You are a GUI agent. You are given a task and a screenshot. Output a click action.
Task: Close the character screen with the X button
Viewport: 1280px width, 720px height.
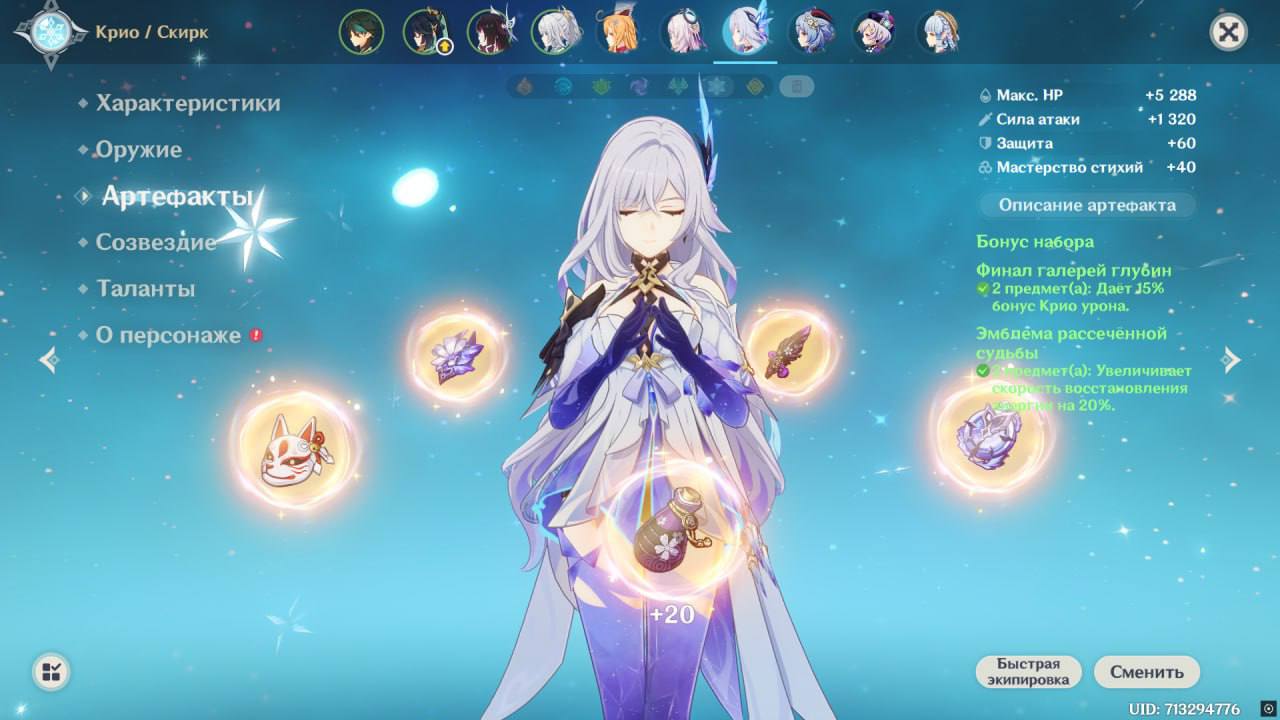1228,32
